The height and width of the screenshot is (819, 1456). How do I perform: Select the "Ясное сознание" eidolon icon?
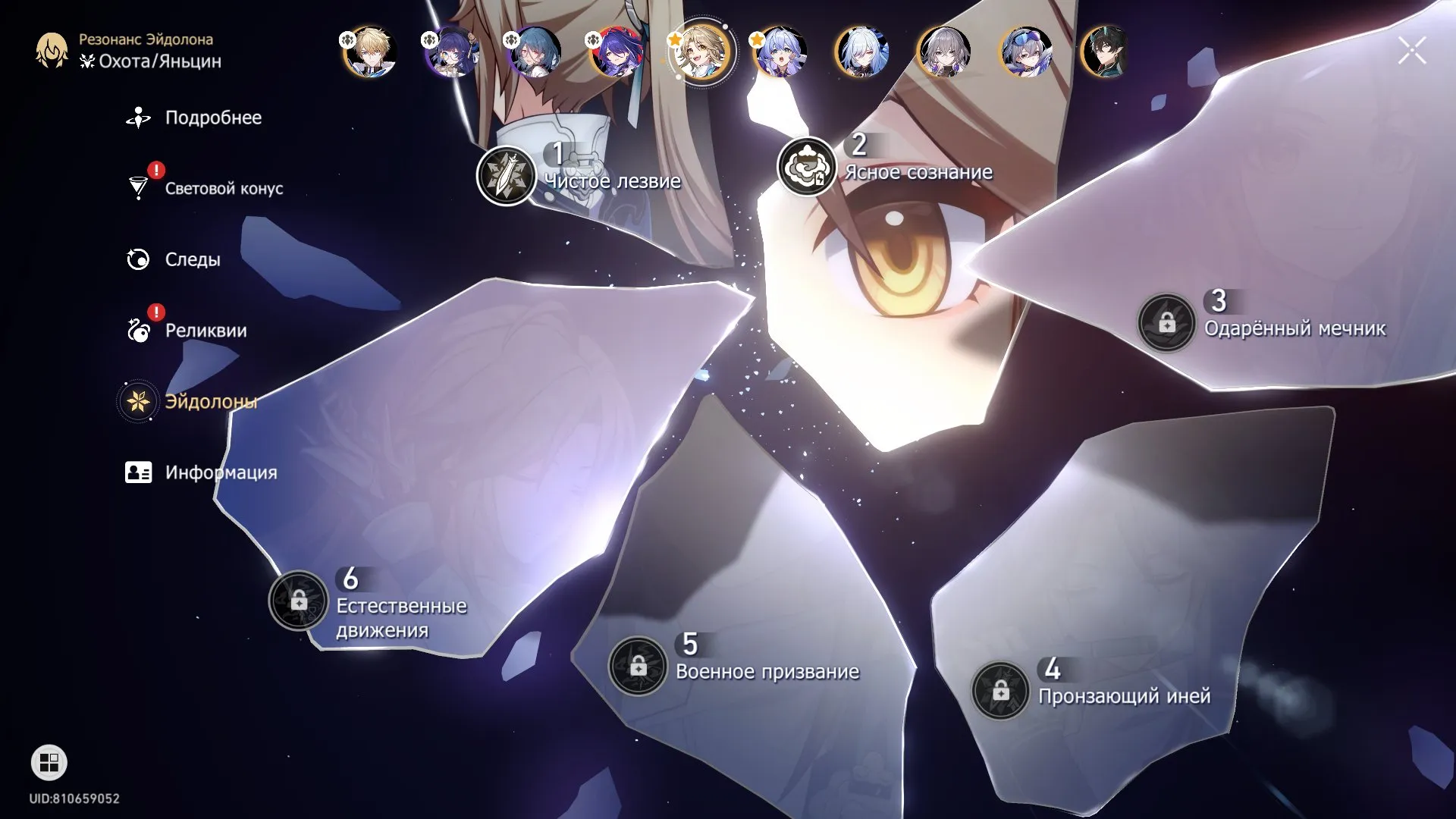(x=807, y=170)
